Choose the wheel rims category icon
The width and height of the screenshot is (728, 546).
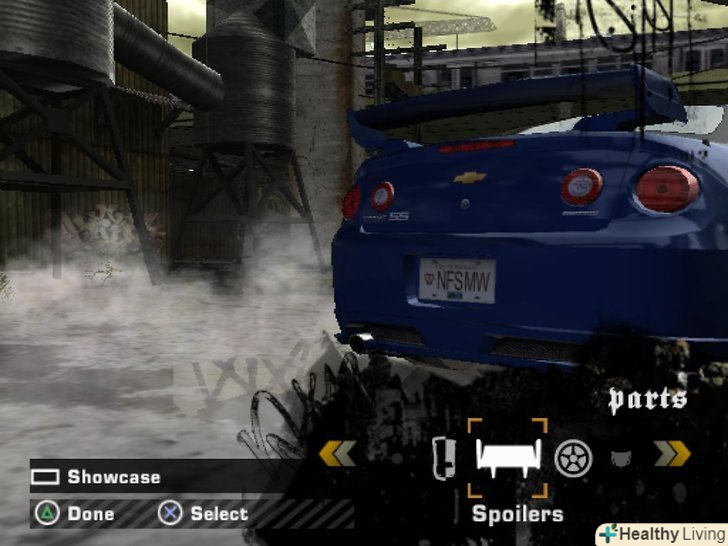[x=574, y=458]
